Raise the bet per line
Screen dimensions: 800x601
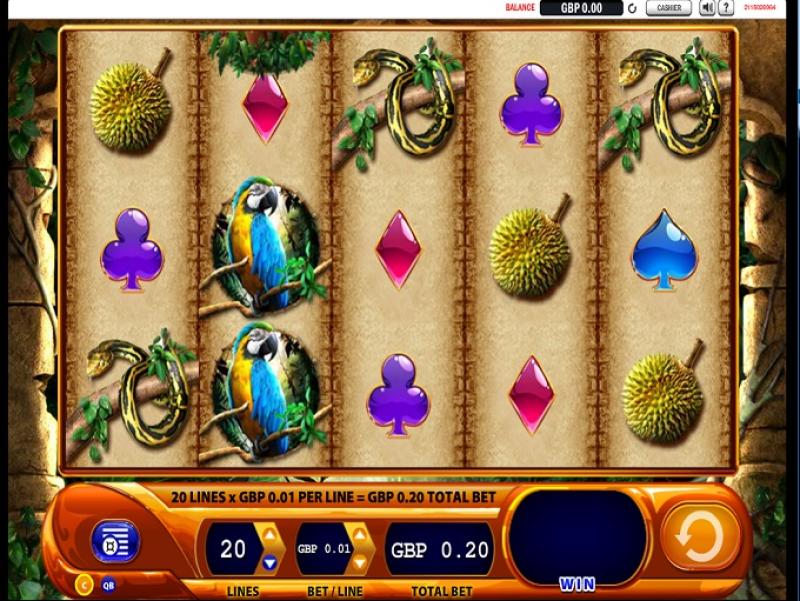(x=360, y=537)
